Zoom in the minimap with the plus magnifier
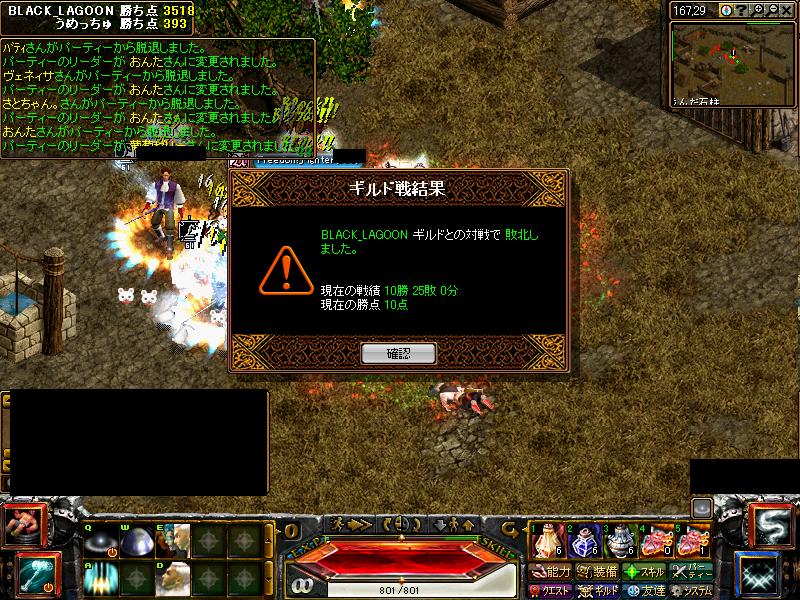 (x=757, y=10)
